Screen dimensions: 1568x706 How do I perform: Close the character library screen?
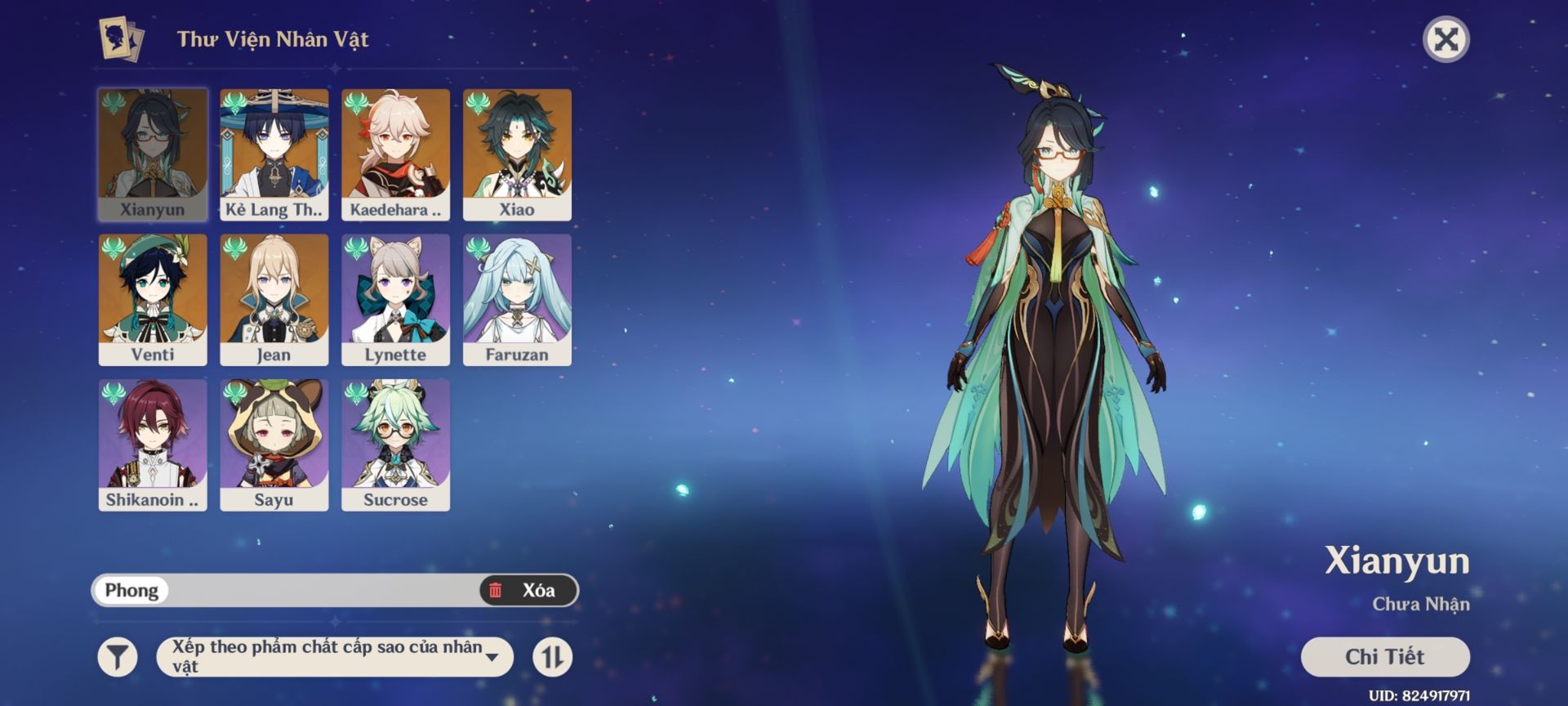pos(1445,39)
